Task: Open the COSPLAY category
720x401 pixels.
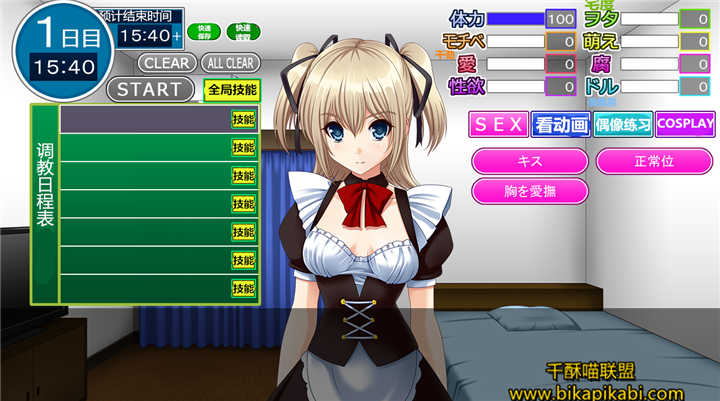Action: [687, 125]
